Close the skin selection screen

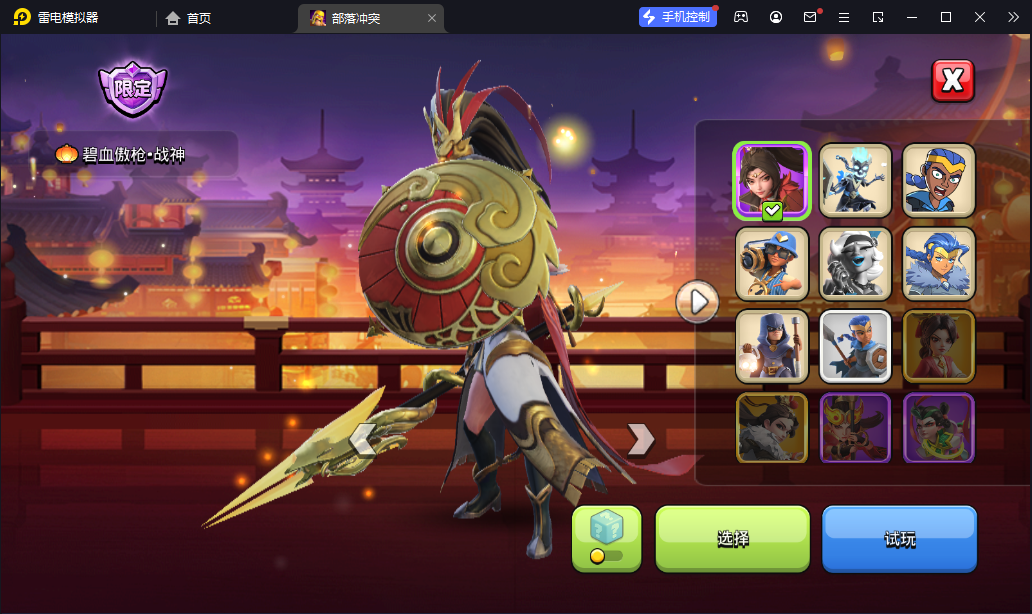tap(952, 81)
